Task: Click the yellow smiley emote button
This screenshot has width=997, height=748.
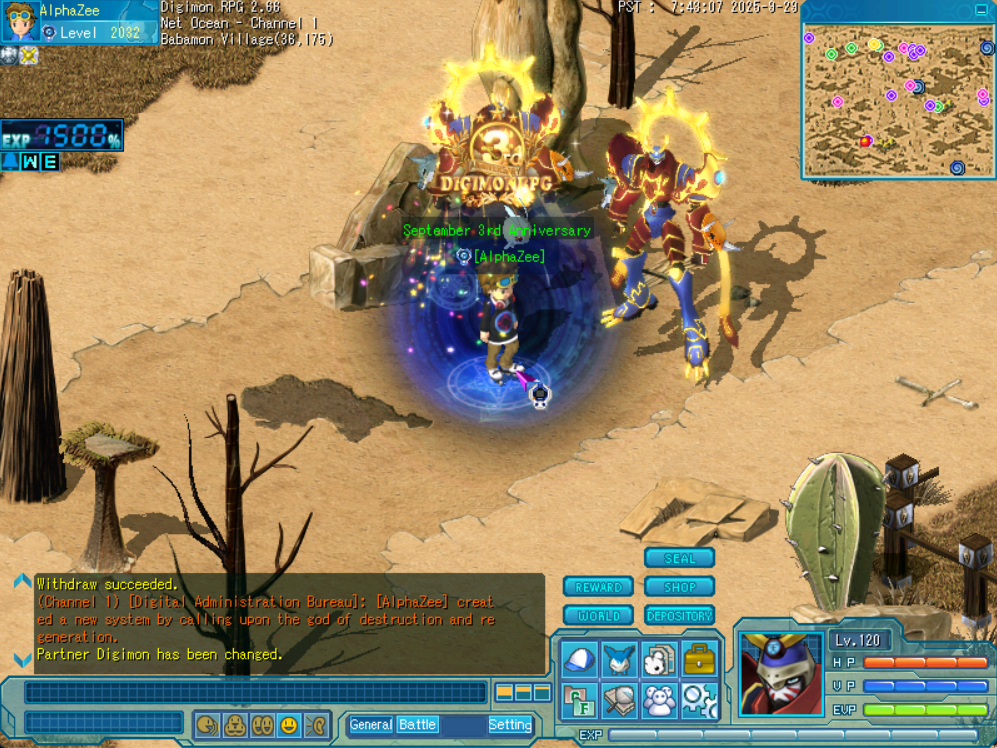Action: click(x=289, y=725)
